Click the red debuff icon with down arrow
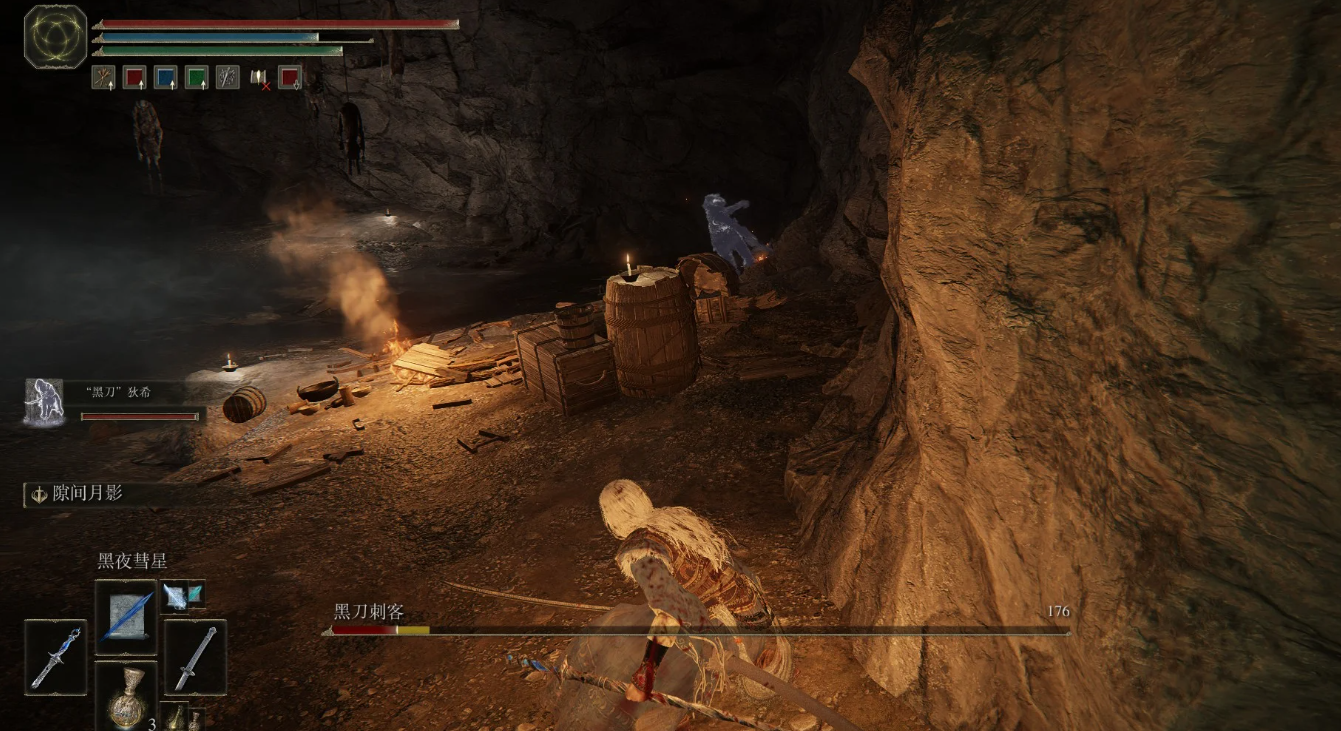This screenshot has height=731, width=1341. [290, 77]
